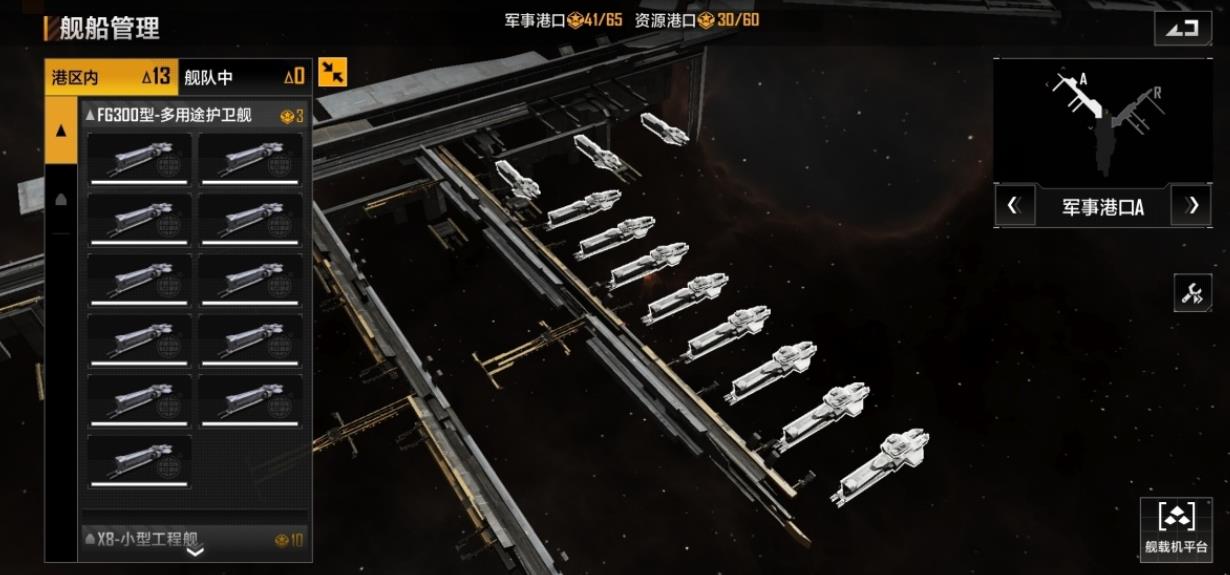Switch to the 港区内 tab
1230x575 pixels.
tap(111, 77)
